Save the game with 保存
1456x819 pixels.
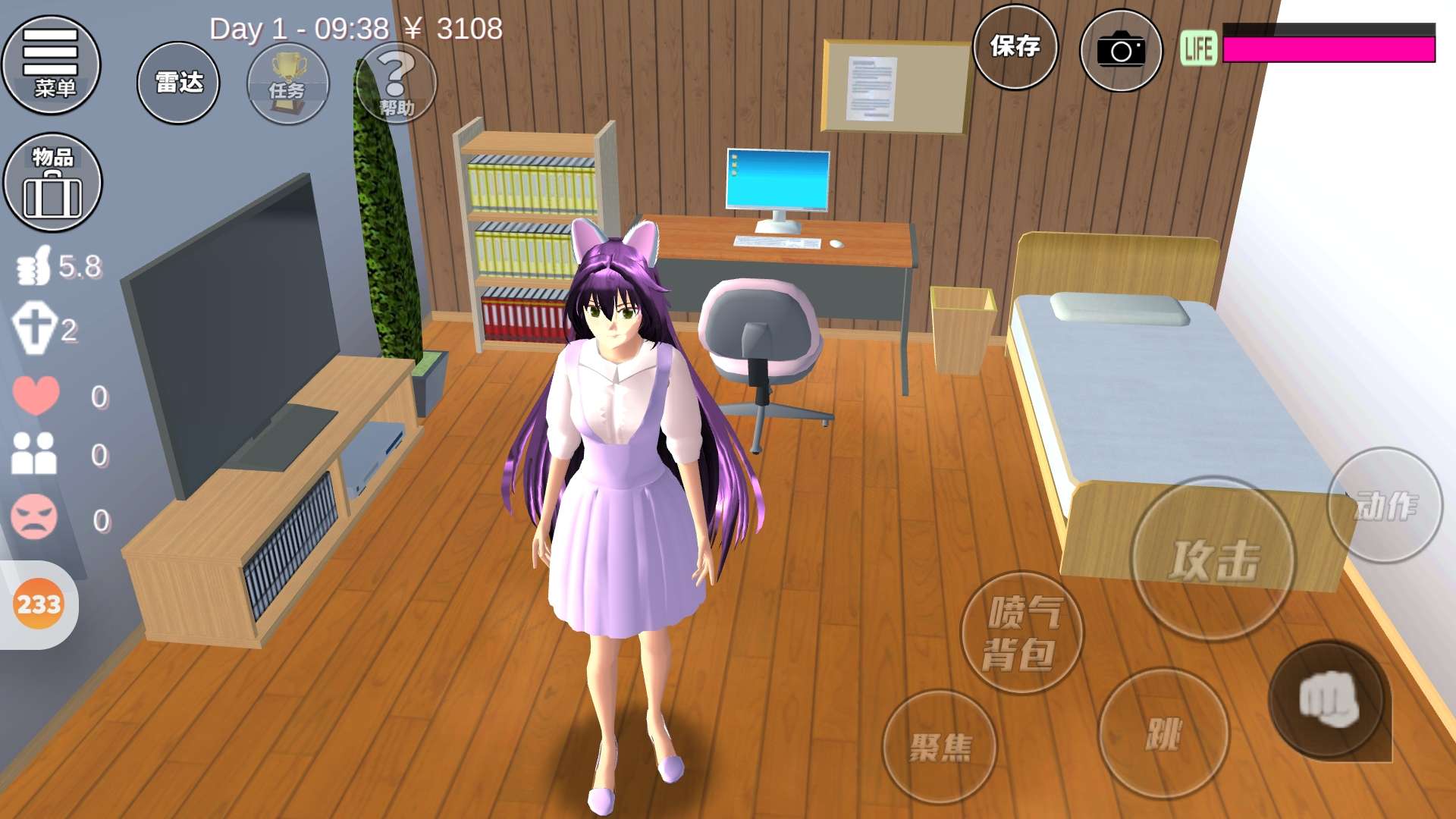[1015, 47]
